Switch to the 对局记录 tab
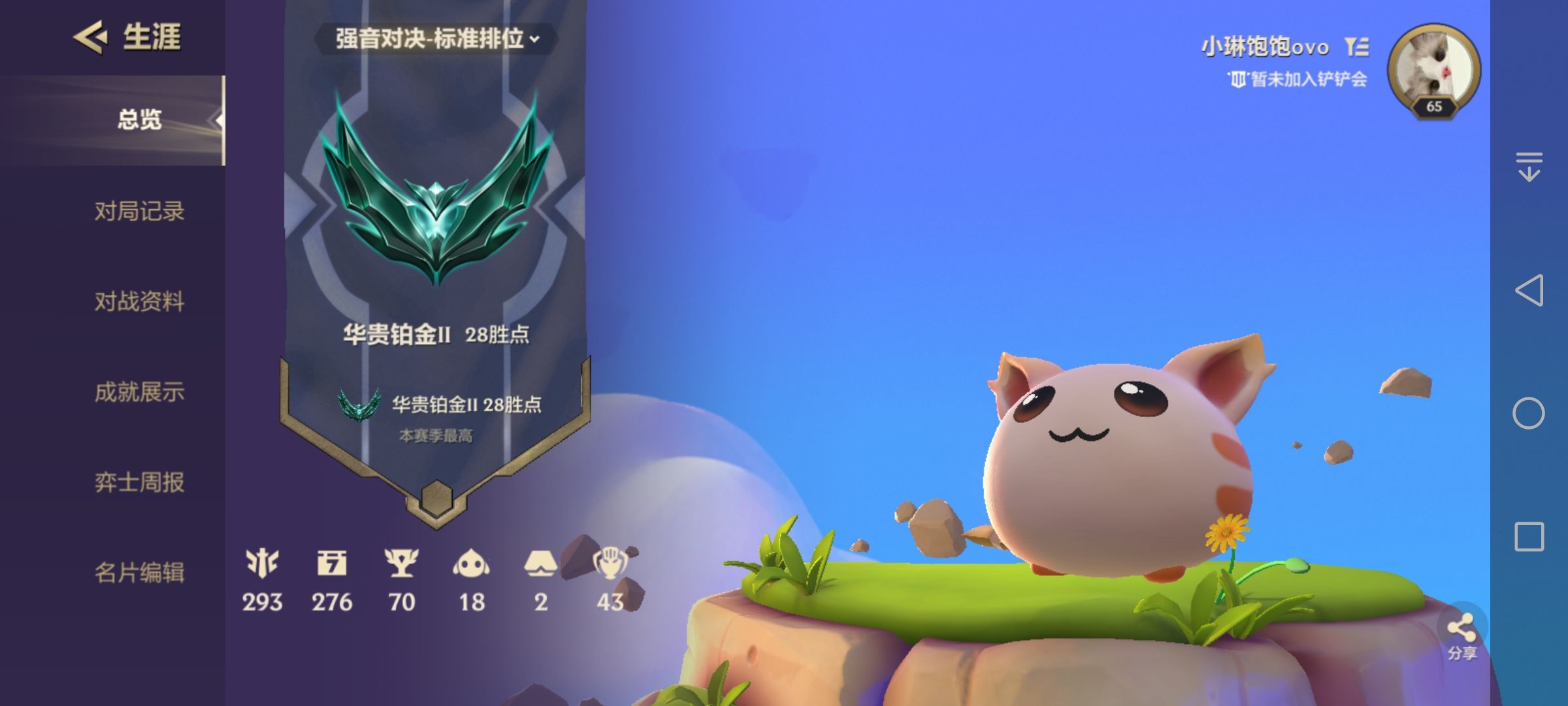Viewport: 1568px width, 706px height. [140, 211]
